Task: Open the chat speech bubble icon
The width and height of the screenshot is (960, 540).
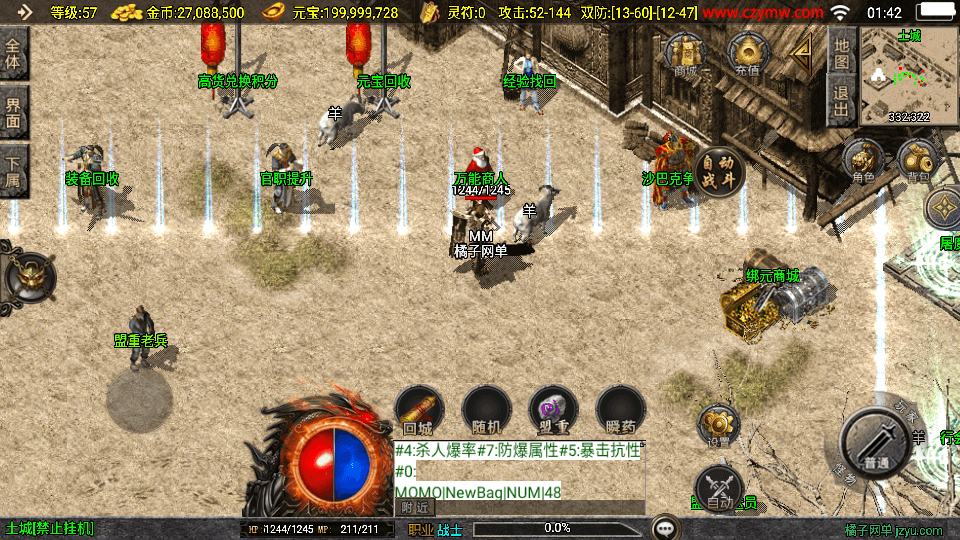Action: (x=664, y=527)
